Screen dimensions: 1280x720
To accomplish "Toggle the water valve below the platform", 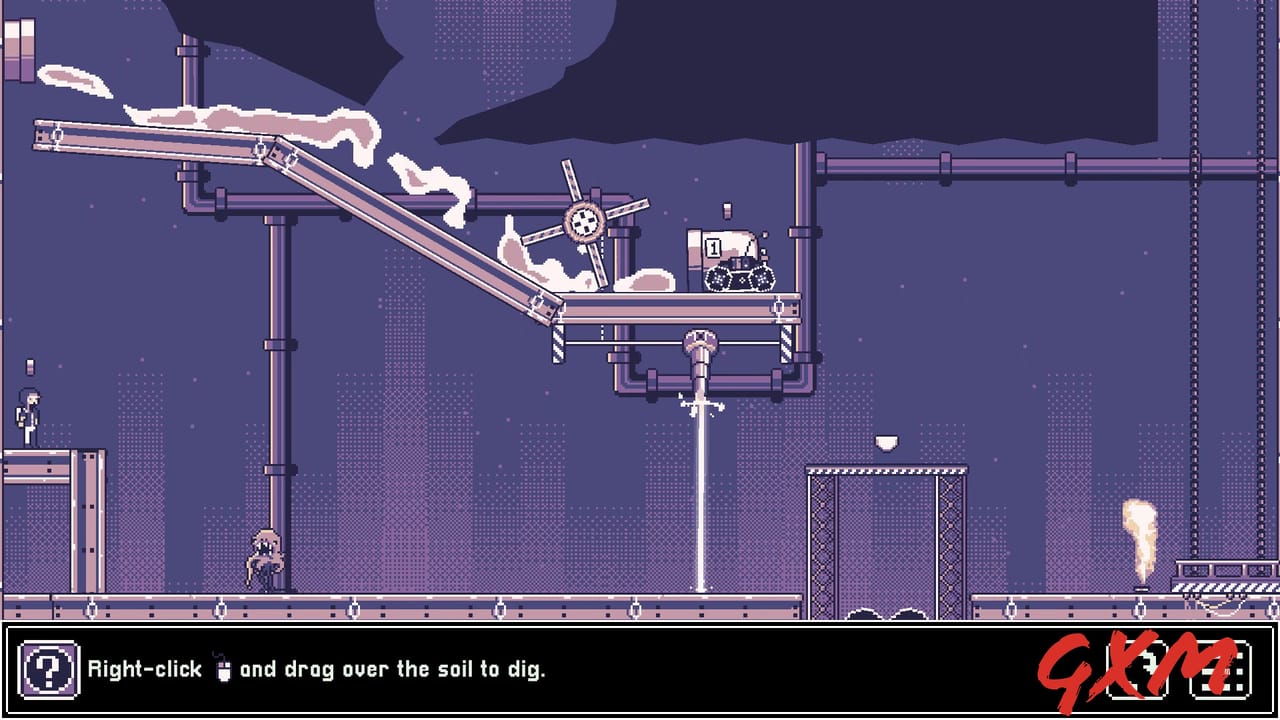I will pyautogui.click(x=703, y=340).
